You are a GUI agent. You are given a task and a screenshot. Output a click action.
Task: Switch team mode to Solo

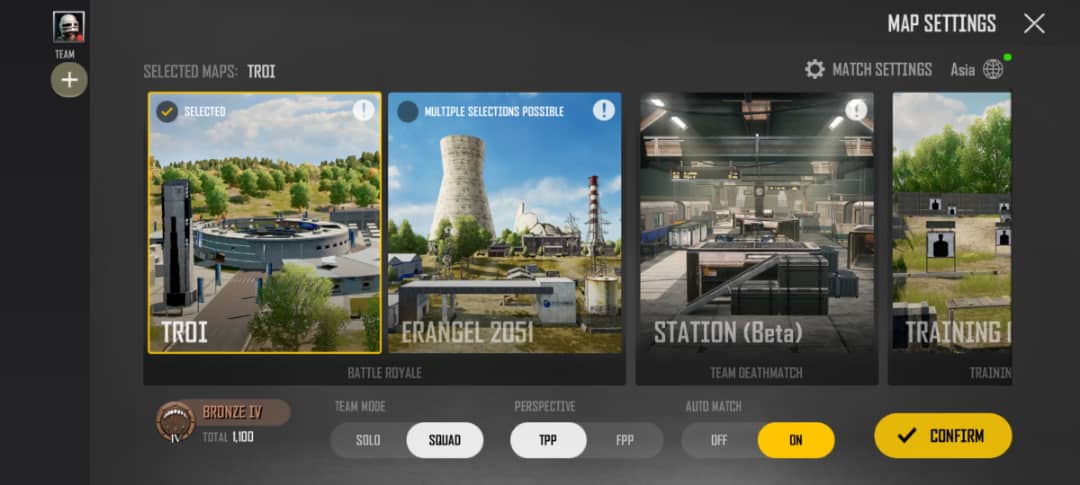(x=368, y=440)
